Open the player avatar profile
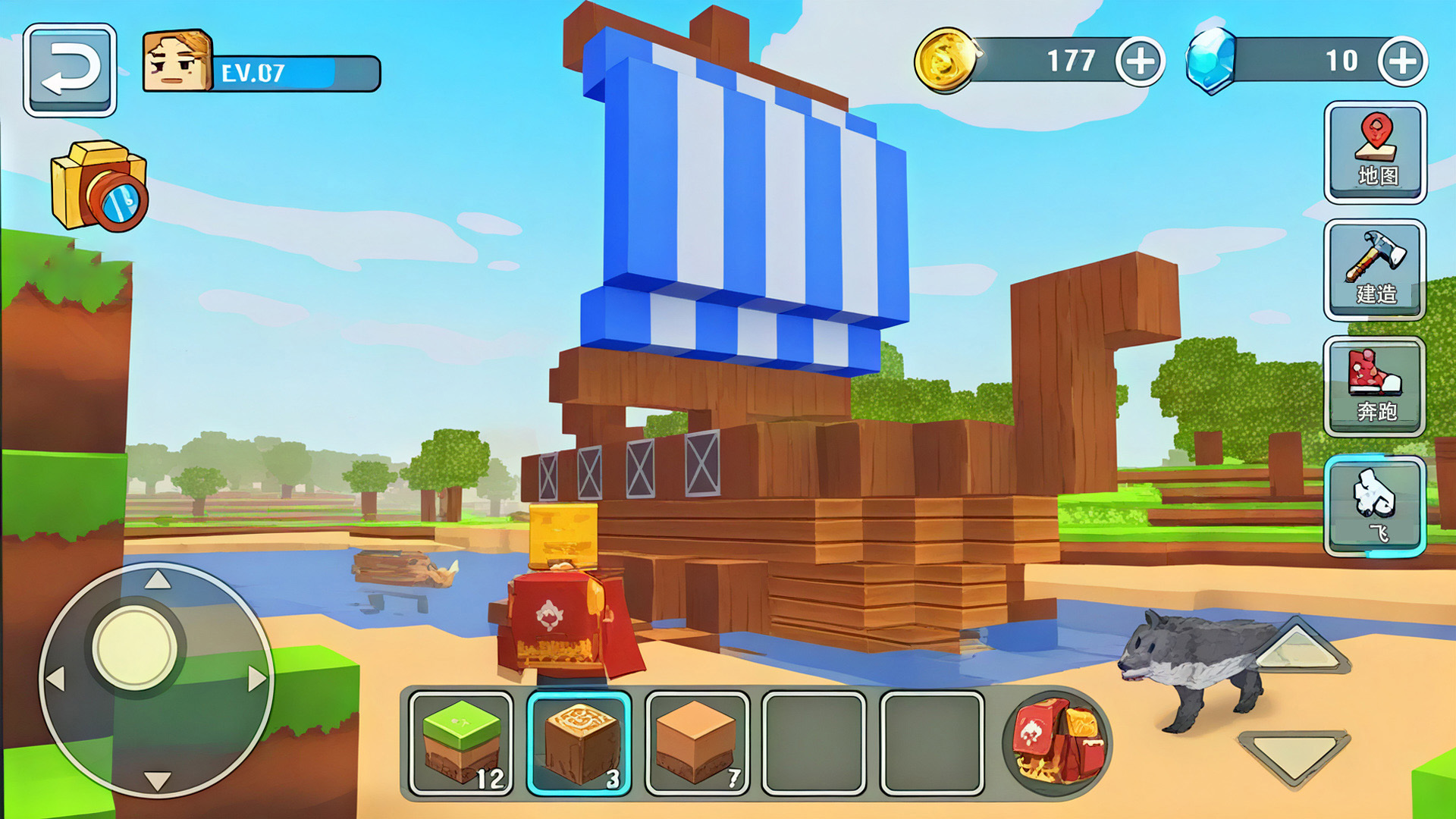The width and height of the screenshot is (1456, 819). 178,62
